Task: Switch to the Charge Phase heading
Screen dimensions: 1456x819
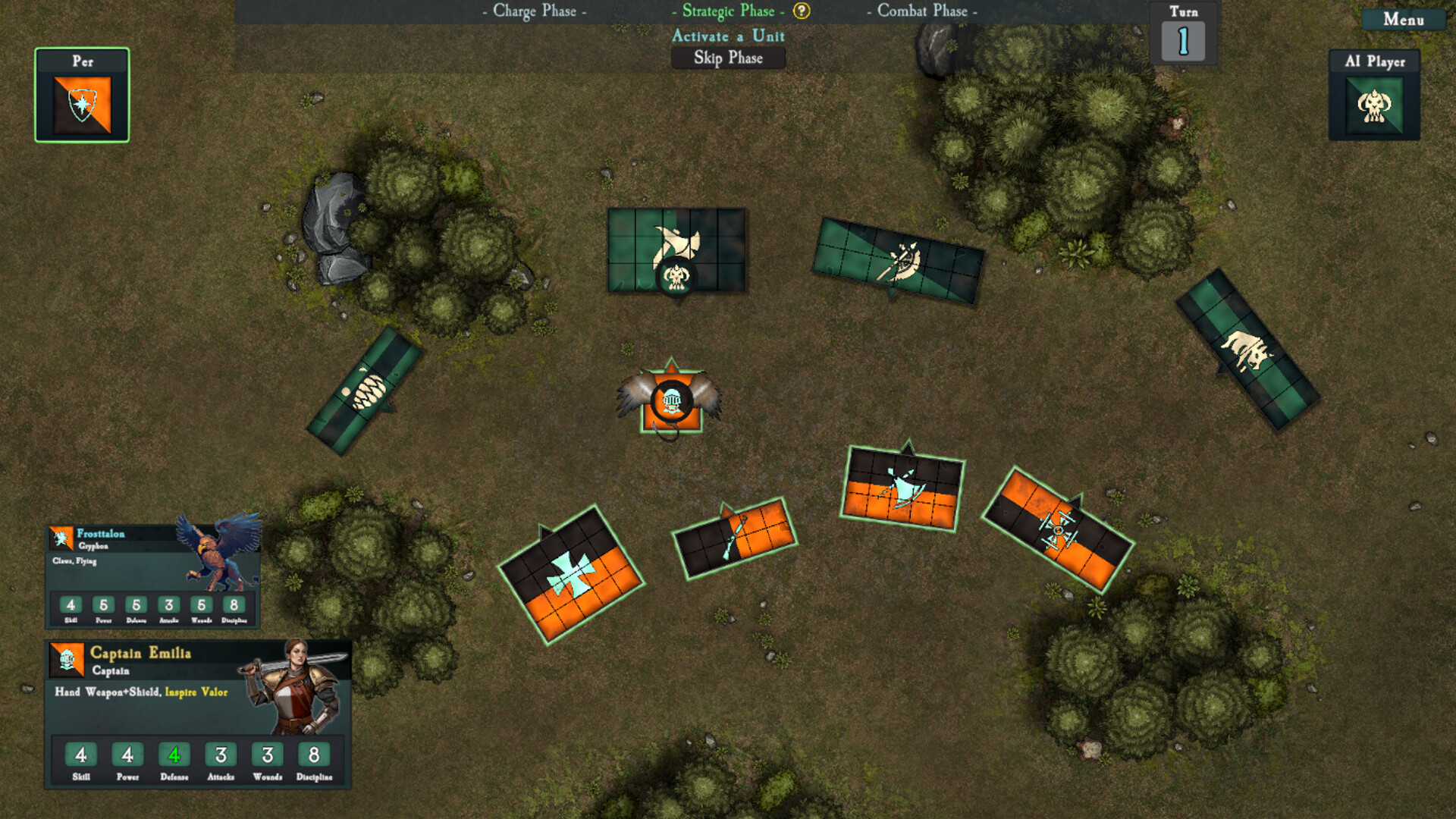Action: point(533,11)
